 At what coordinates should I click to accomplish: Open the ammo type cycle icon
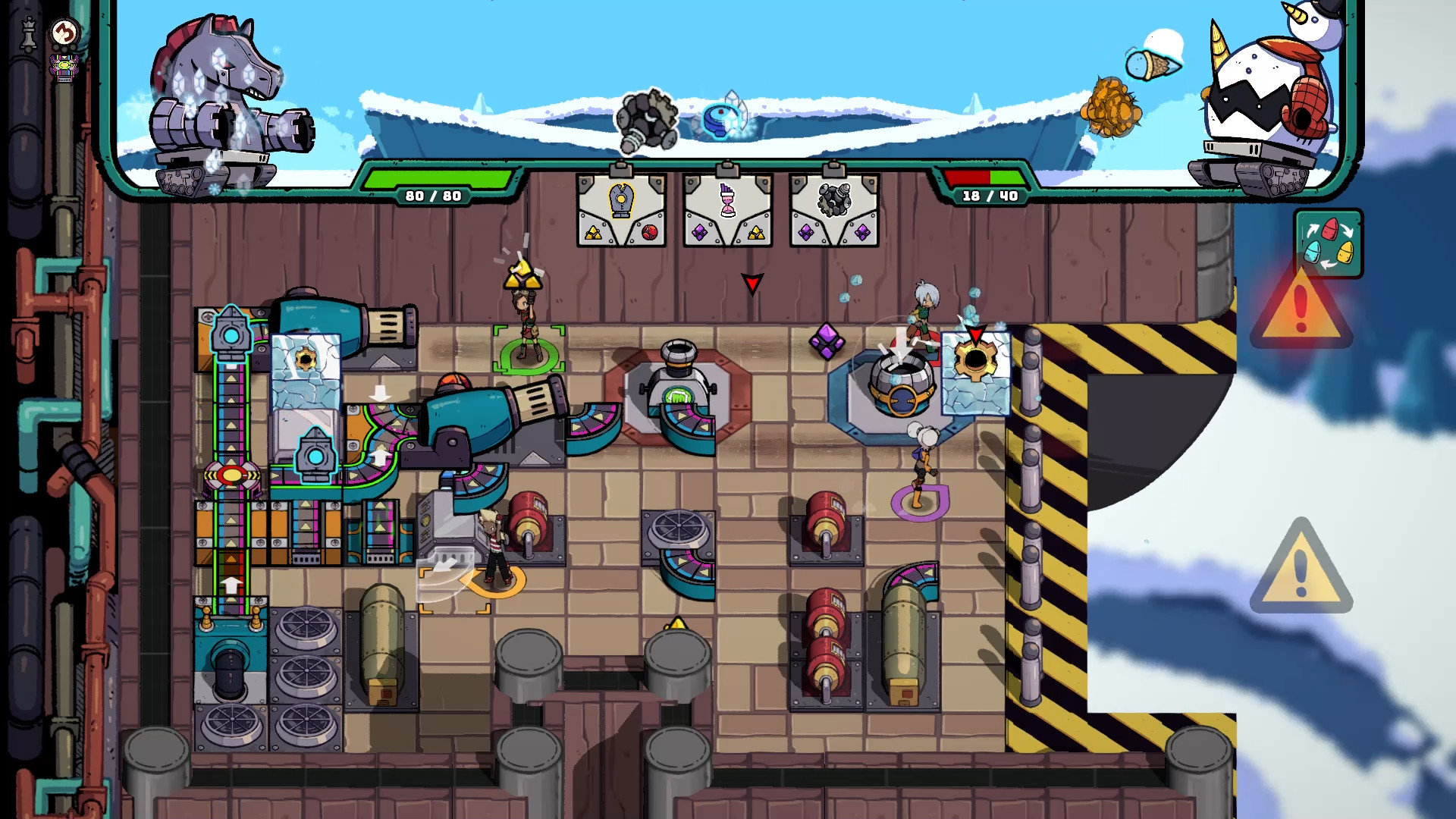point(1329,243)
